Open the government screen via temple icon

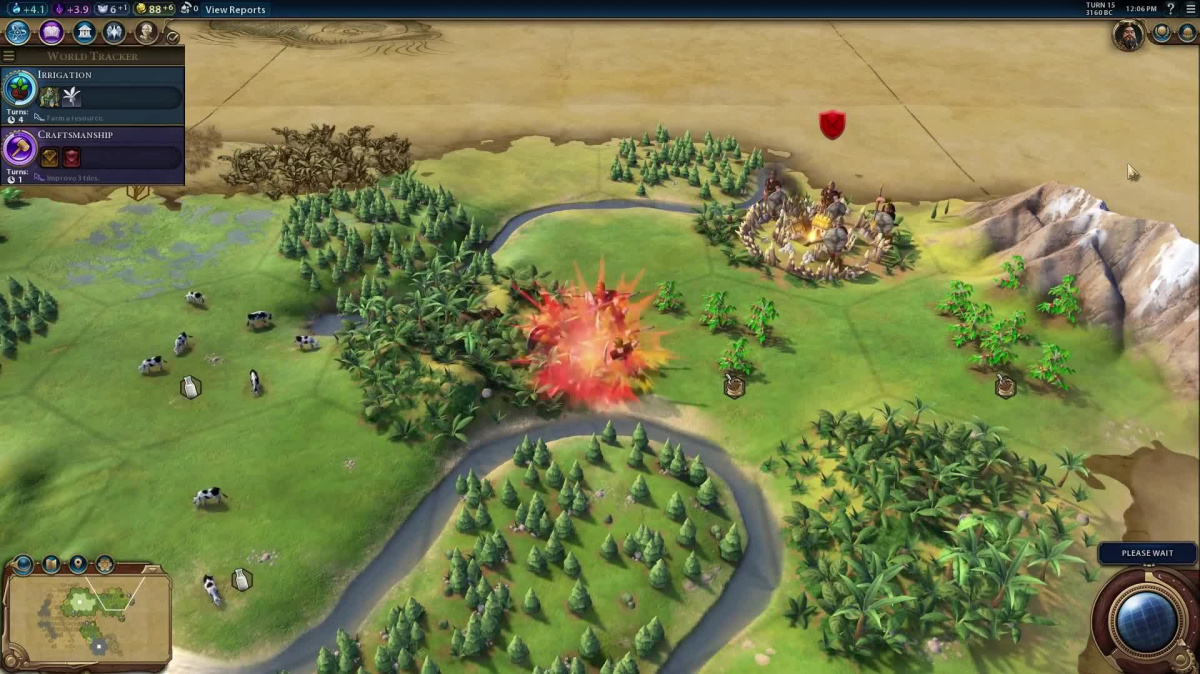pyautogui.click(x=84, y=33)
